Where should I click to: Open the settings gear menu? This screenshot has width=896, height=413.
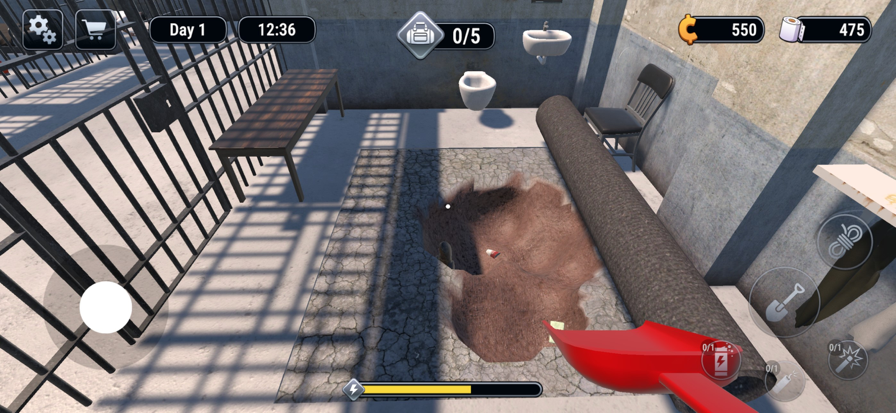[41, 30]
